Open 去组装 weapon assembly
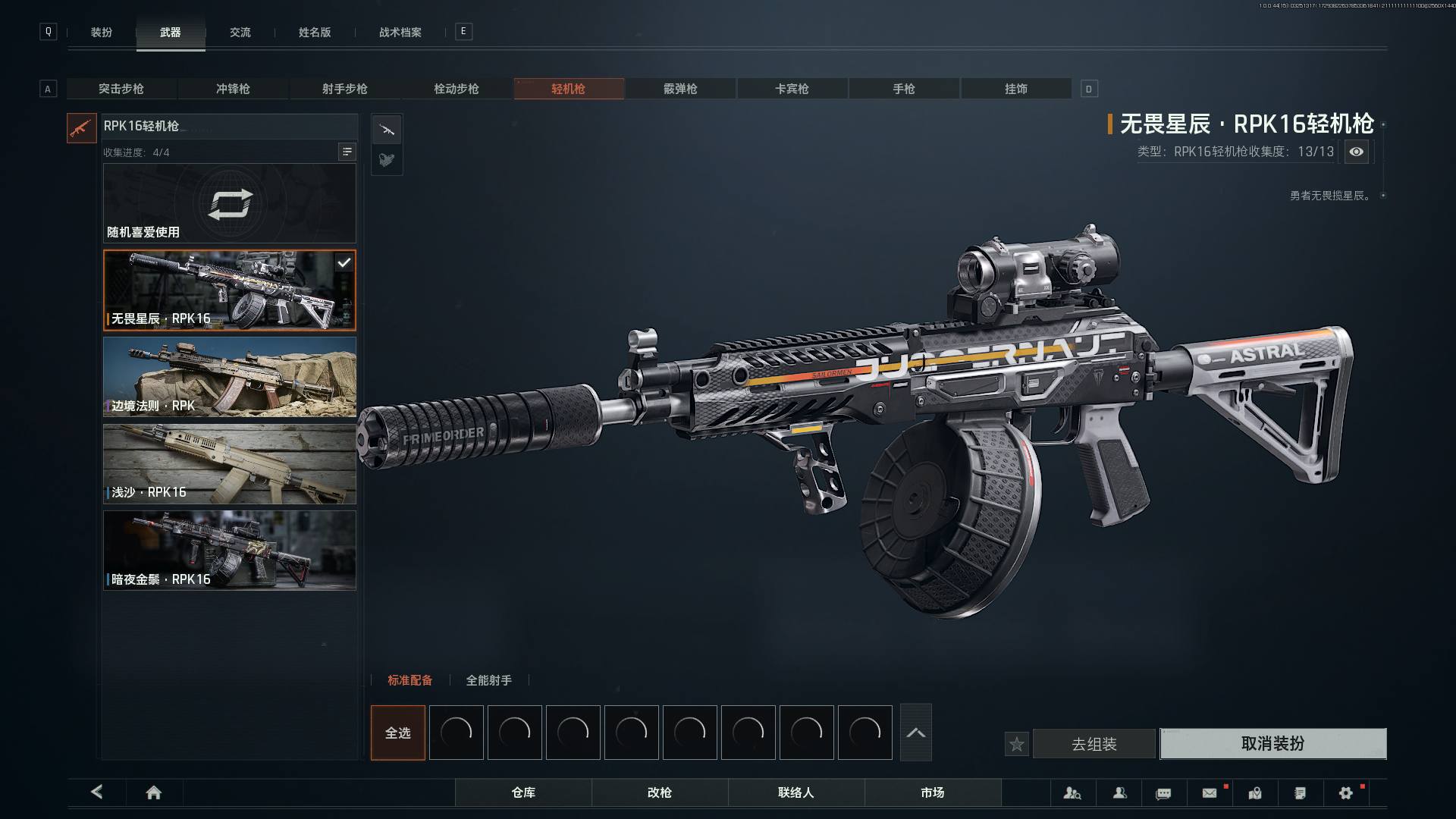The height and width of the screenshot is (819, 1456). (x=1094, y=744)
